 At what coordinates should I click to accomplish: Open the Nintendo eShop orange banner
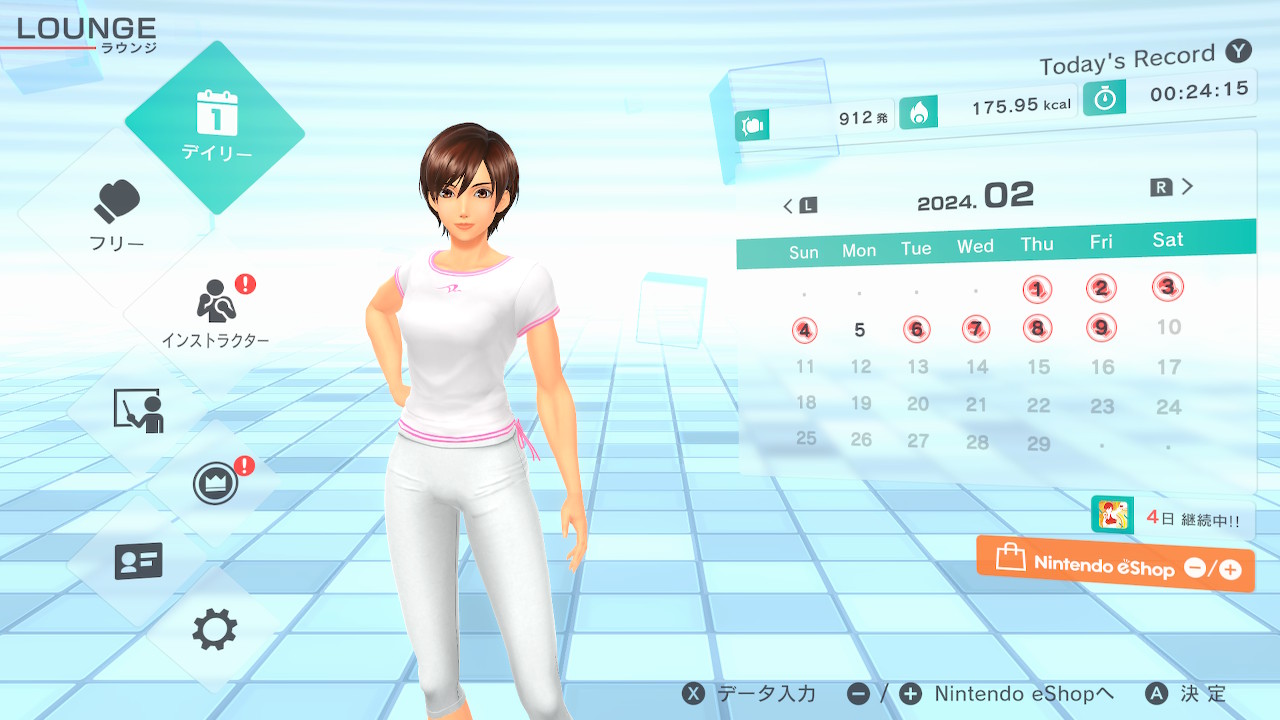pyautogui.click(x=1115, y=565)
